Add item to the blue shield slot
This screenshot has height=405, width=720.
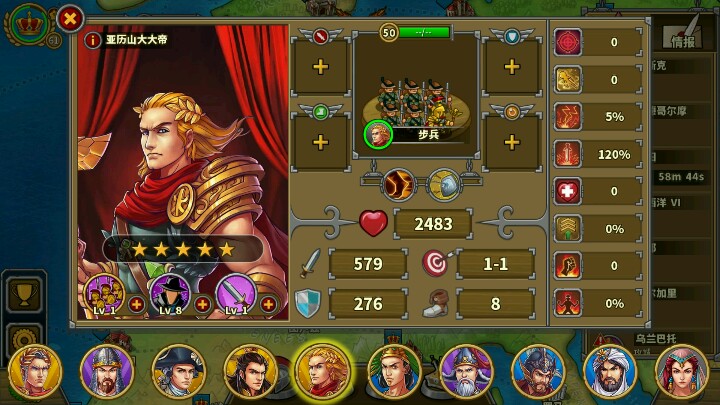512,66
